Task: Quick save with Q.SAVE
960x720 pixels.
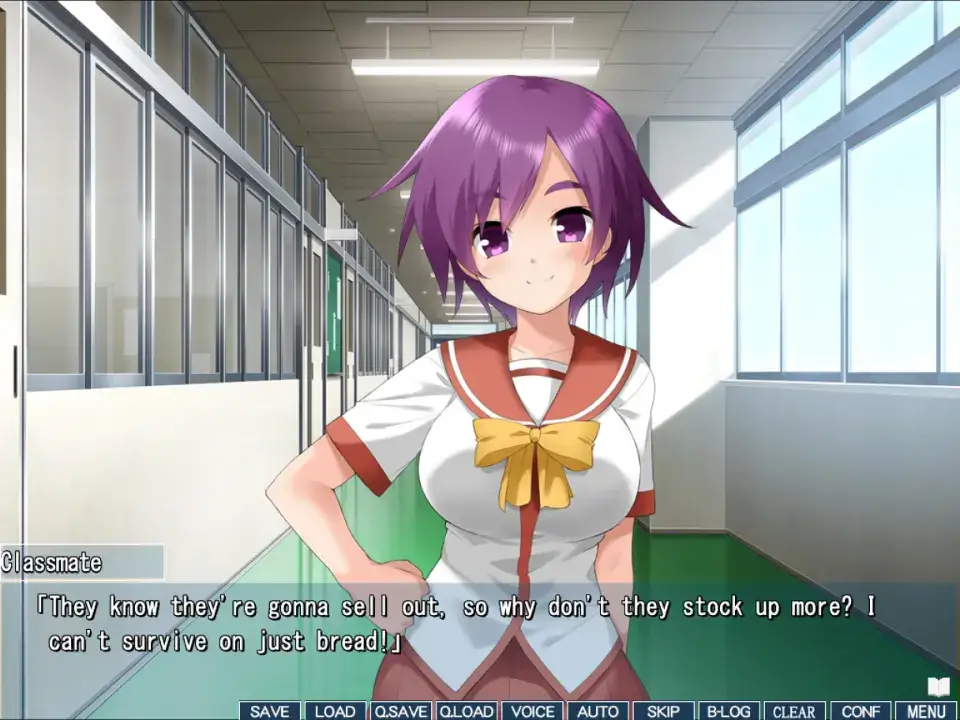Action: coord(401,711)
